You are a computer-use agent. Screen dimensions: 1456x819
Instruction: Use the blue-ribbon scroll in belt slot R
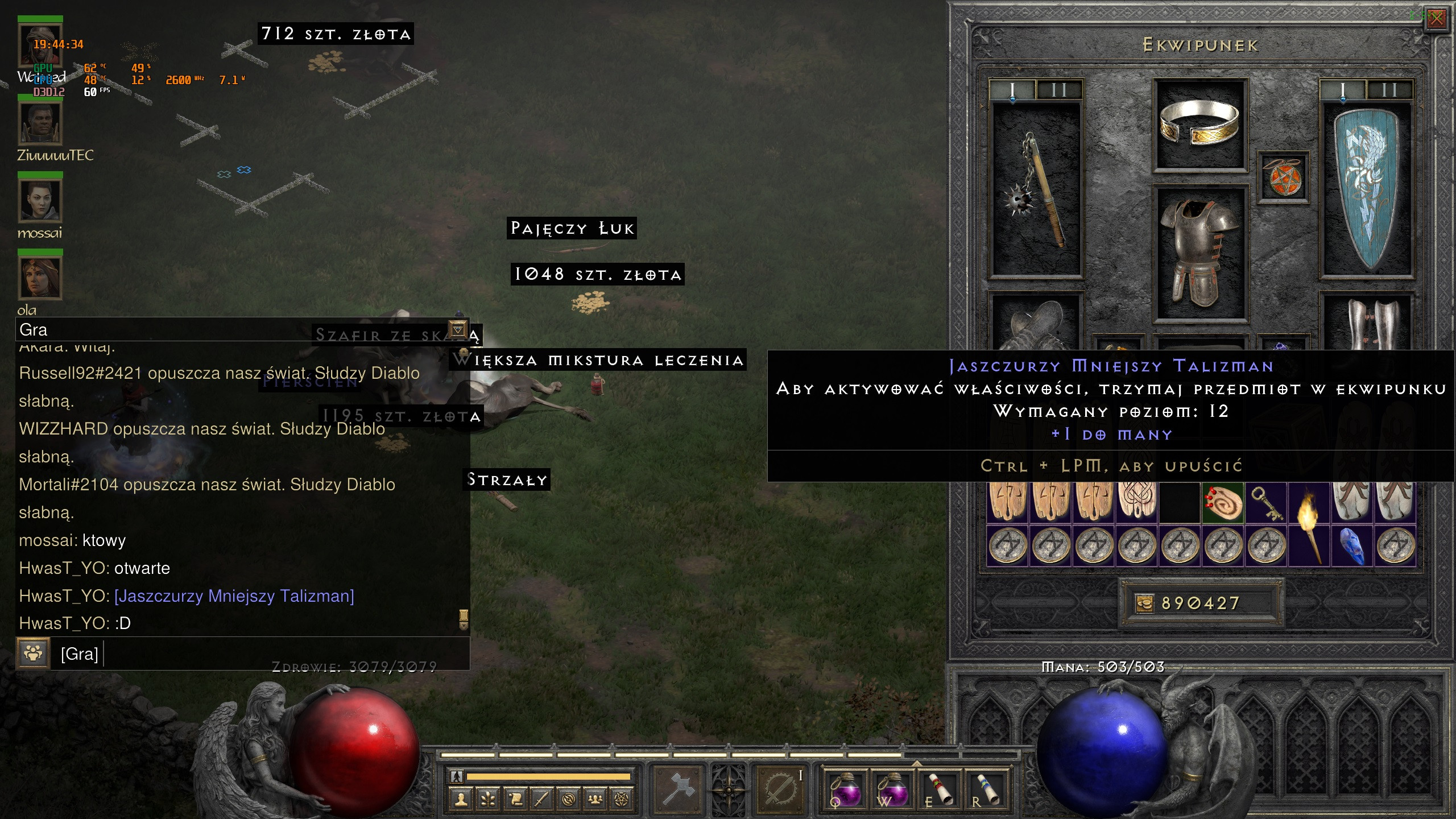coord(987,789)
